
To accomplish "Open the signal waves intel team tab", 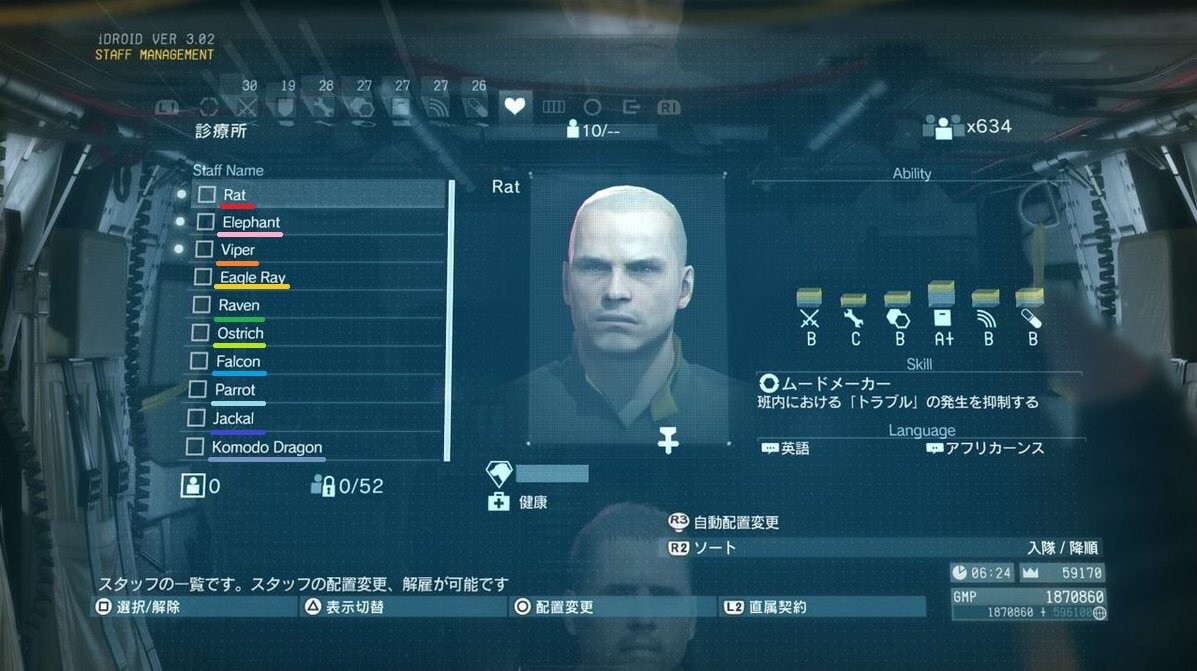I will (439, 106).
